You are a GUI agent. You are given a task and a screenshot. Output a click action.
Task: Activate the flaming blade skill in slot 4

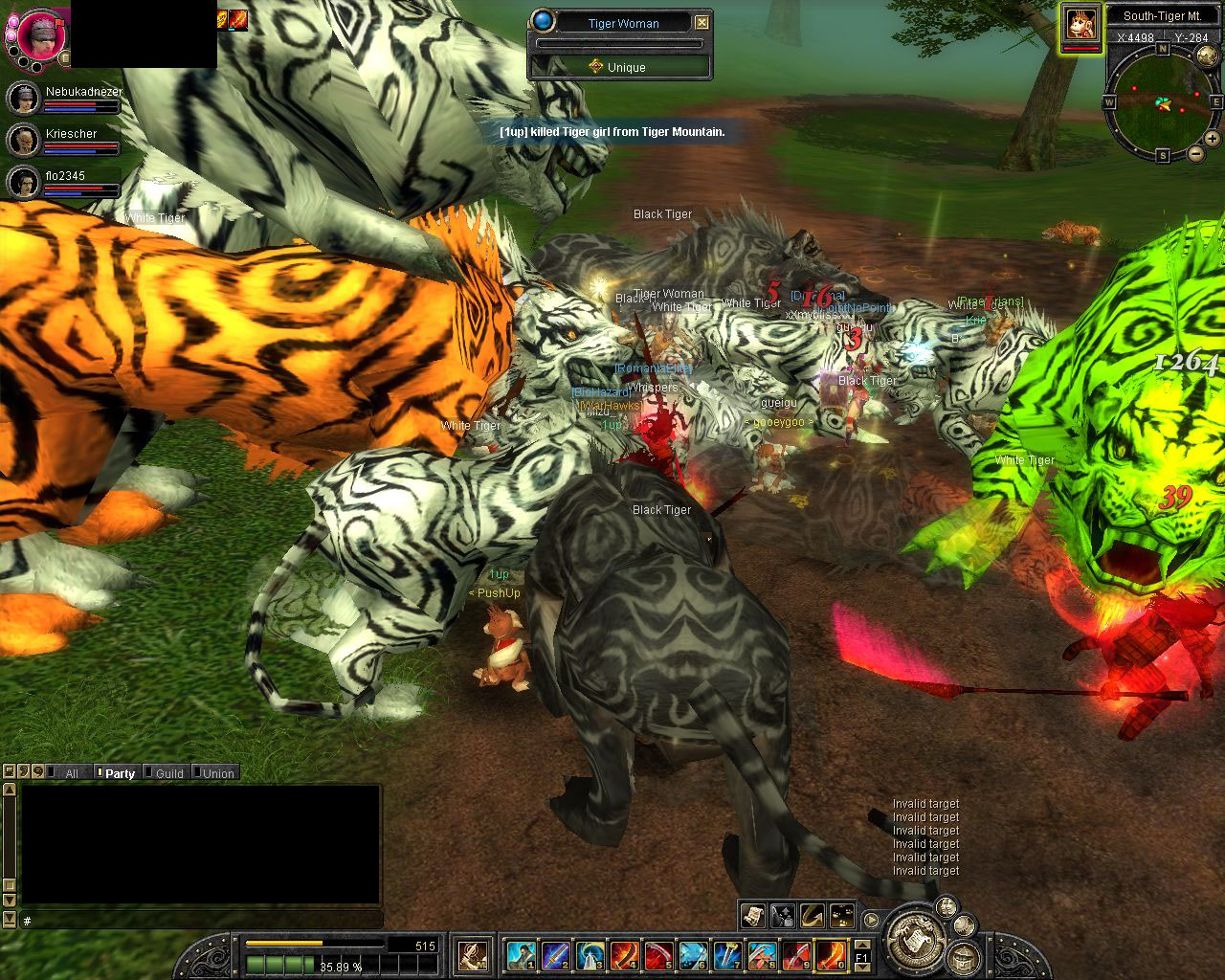(x=624, y=955)
